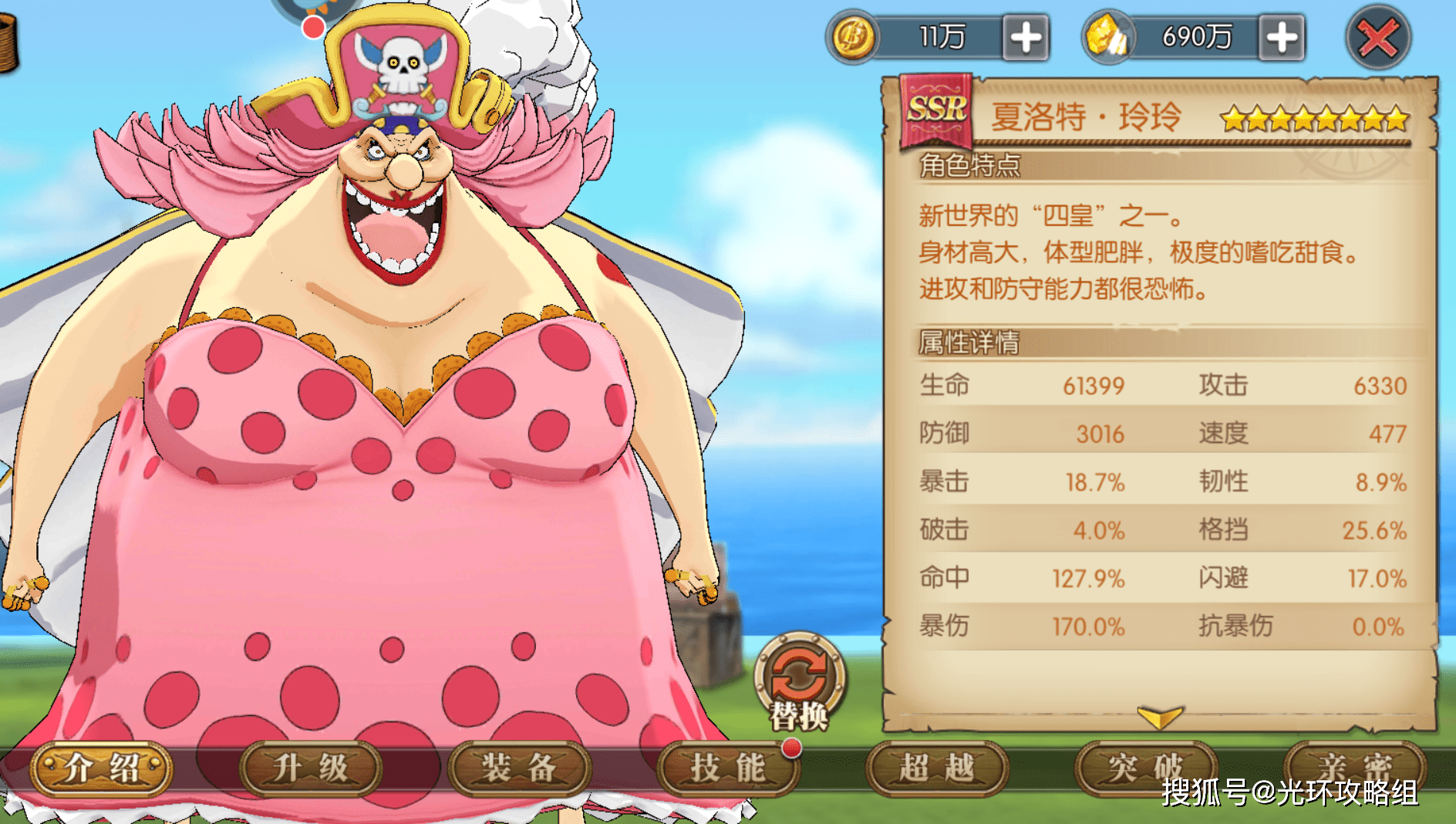Image resolution: width=1456 pixels, height=824 pixels.
Task: Tap the diamond ingot currency icon
Action: (x=1111, y=36)
